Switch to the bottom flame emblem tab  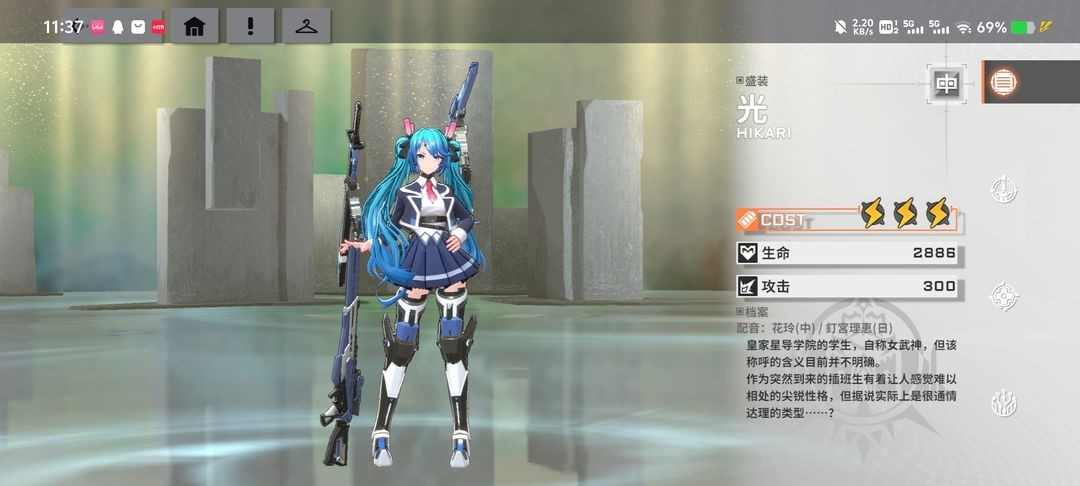pyautogui.click(x=1003, y=403)
